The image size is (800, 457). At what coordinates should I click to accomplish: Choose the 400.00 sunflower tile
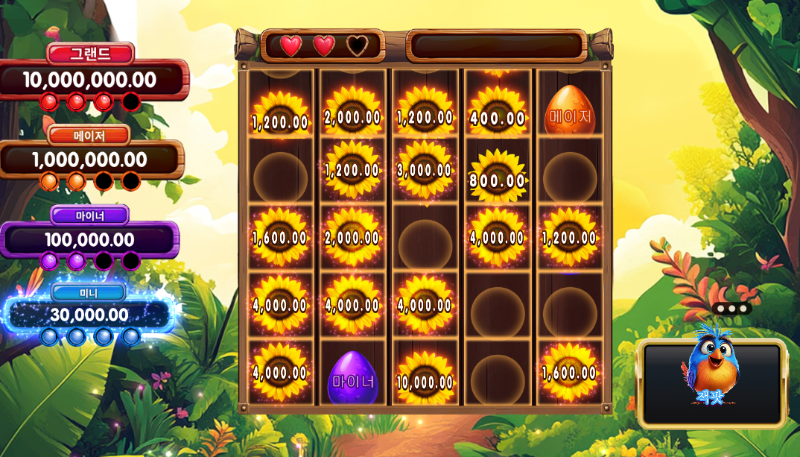coord(497,114)
